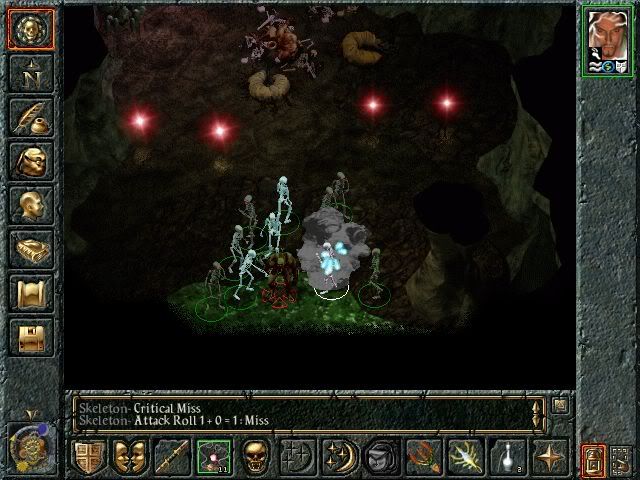
Task: Activate the shield guard action
Action: (87, 456)
